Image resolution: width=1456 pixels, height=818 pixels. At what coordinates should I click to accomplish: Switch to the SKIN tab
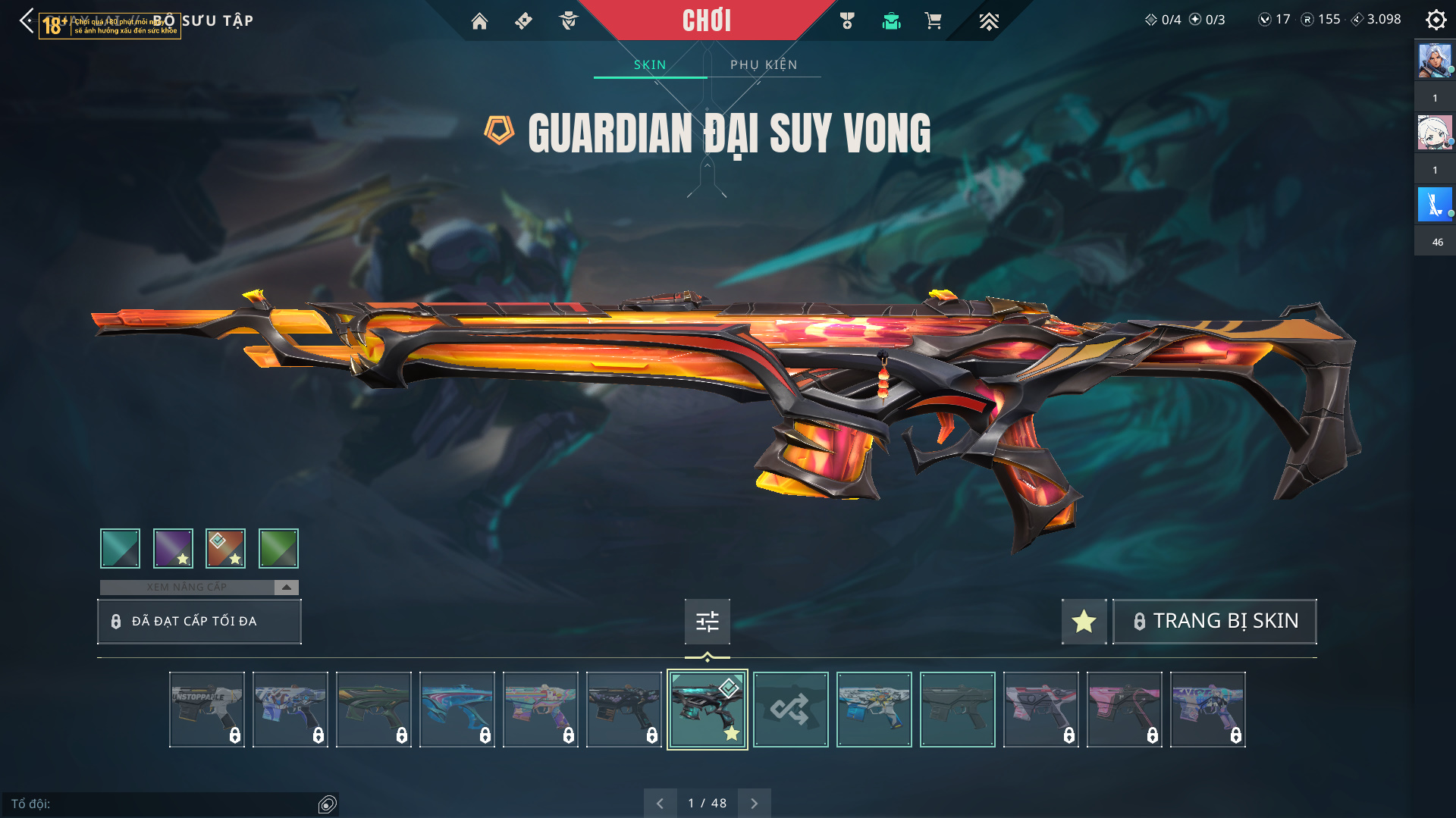tap(650, 65)
